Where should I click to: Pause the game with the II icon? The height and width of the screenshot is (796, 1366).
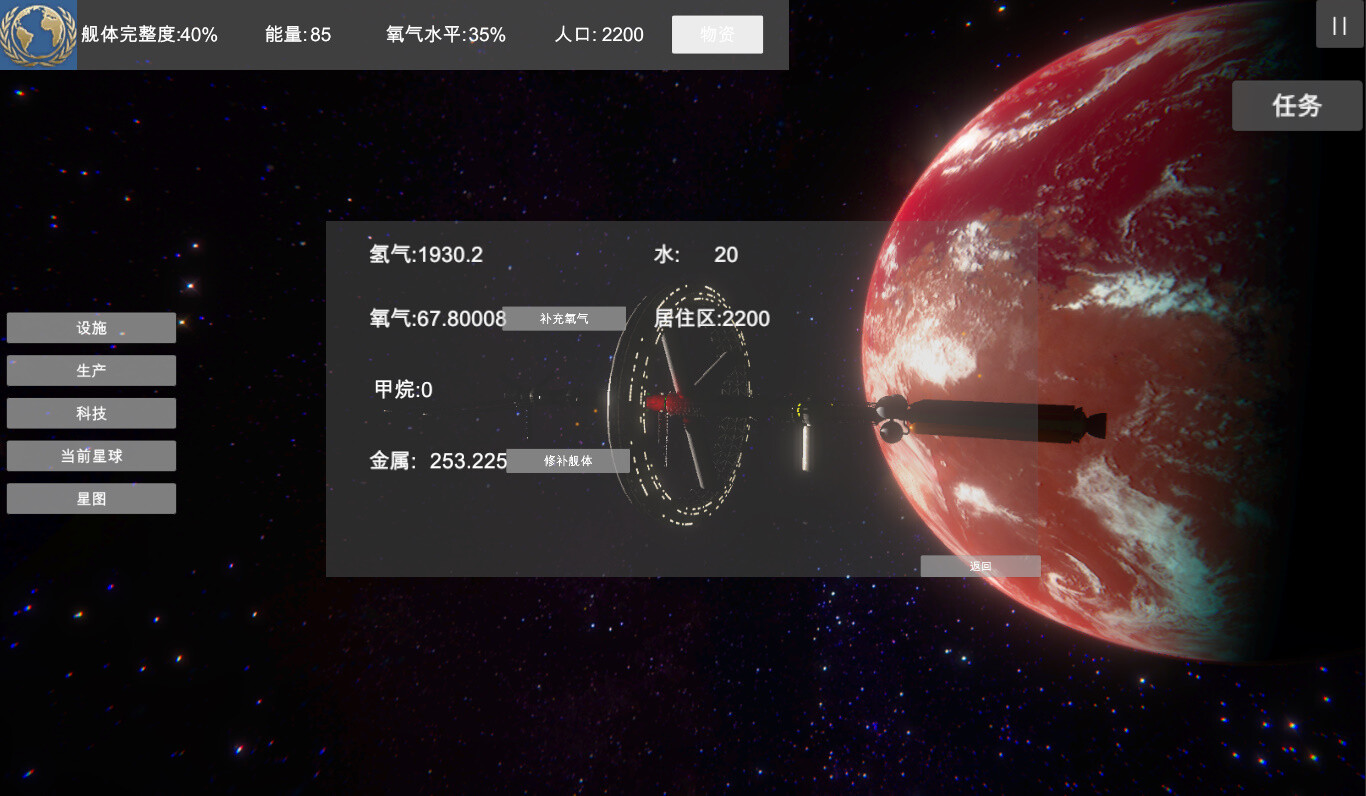pos(1339,24)
